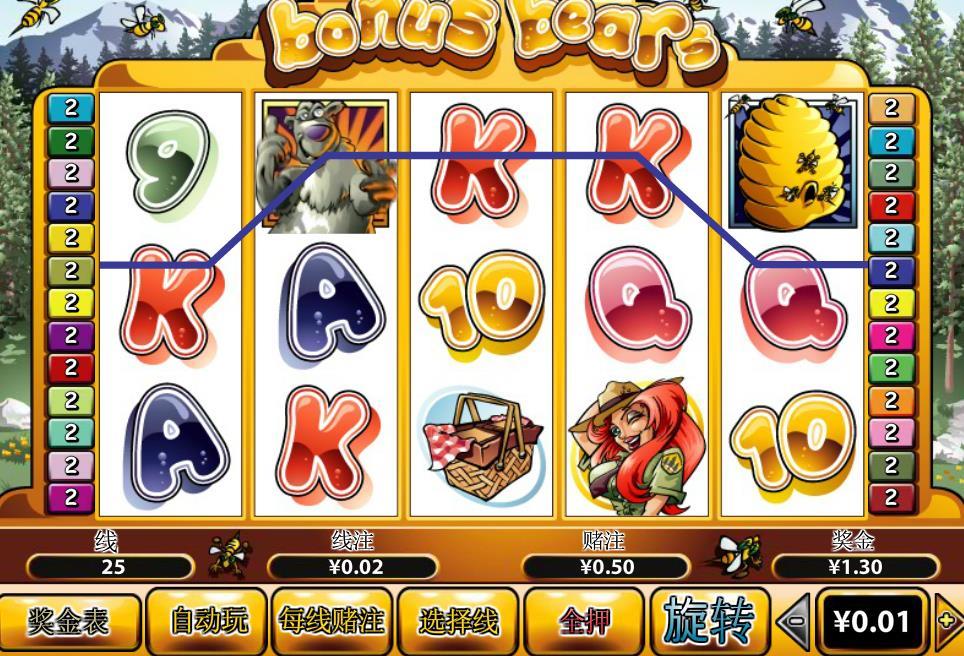Choose 选择线 to select lines
The width and height of the screenshot is (964, 656).
(x=458, y=622)
